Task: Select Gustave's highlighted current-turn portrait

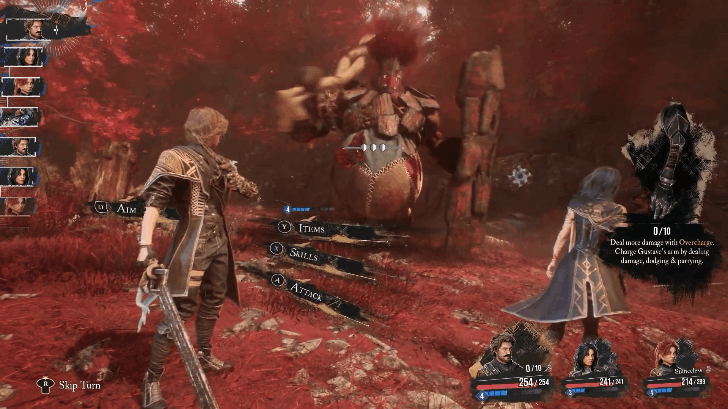Action: pos(35,29)
